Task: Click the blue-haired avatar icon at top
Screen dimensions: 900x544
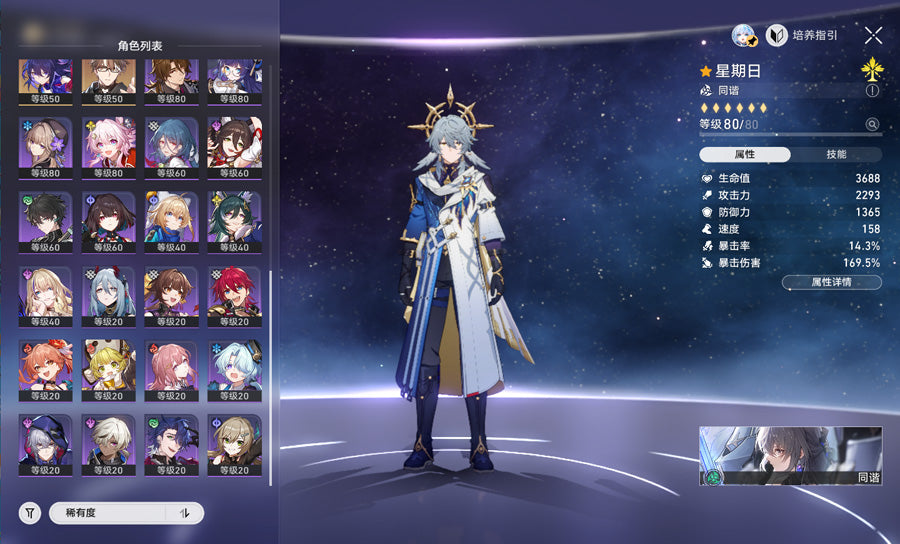Action: pos(745,35)
